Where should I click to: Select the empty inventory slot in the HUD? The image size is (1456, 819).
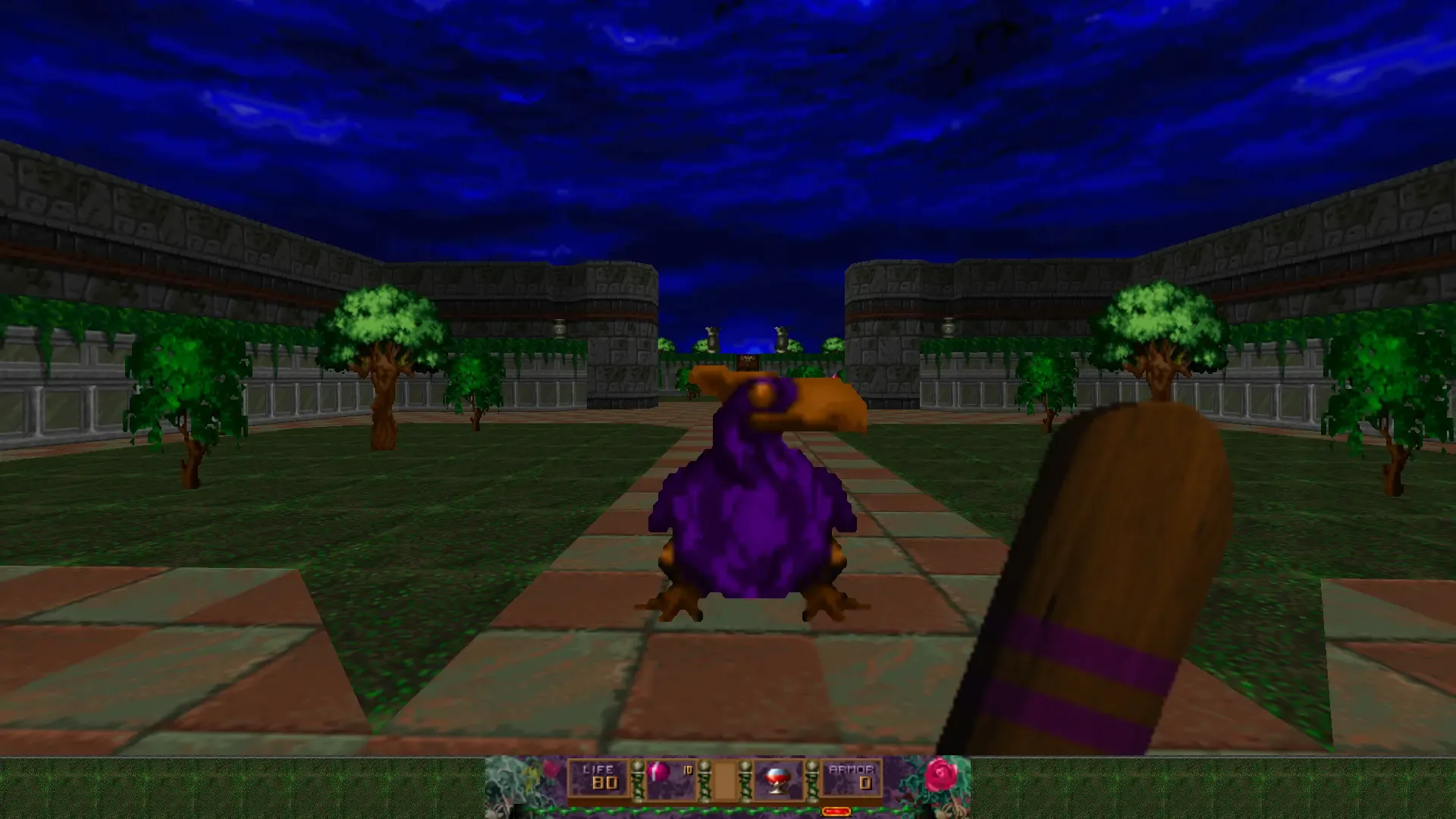click(x=726, y=781)
